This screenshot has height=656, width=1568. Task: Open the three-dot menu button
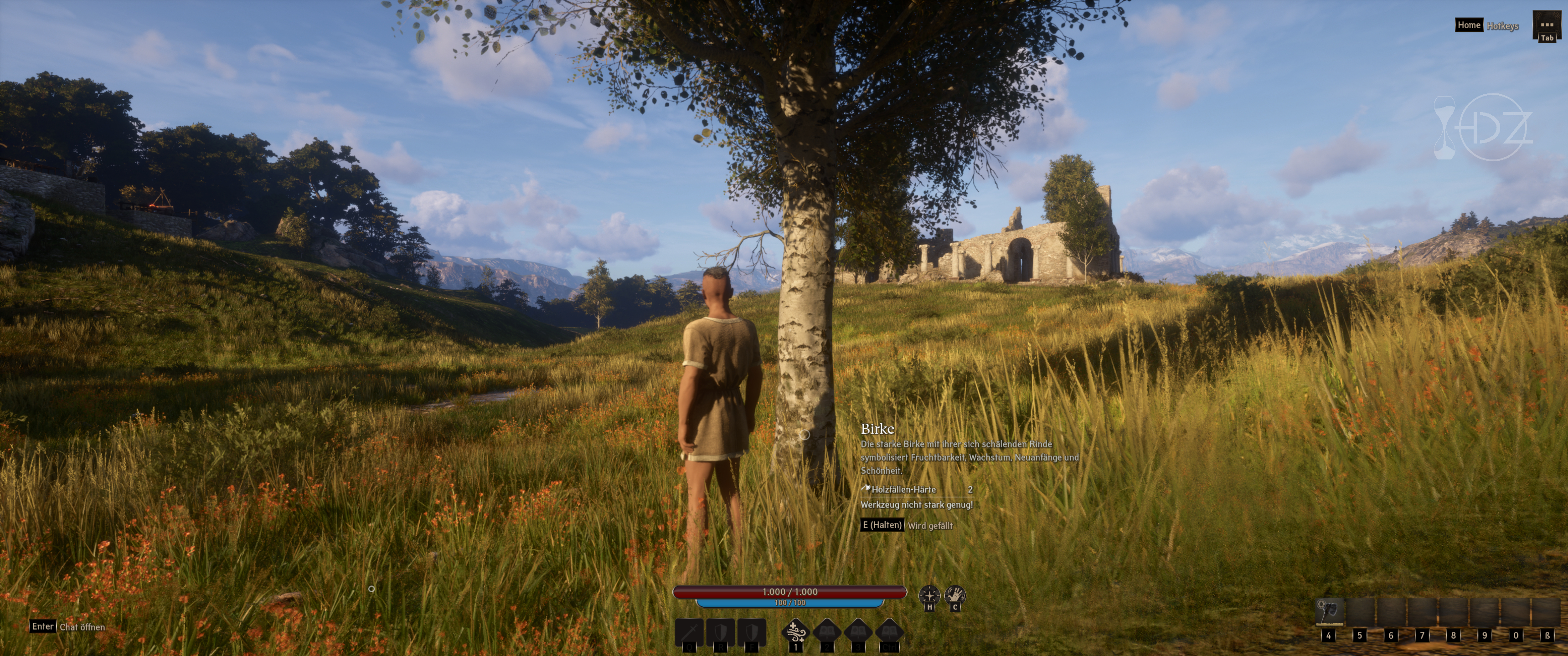click(x=1546, y=25)
